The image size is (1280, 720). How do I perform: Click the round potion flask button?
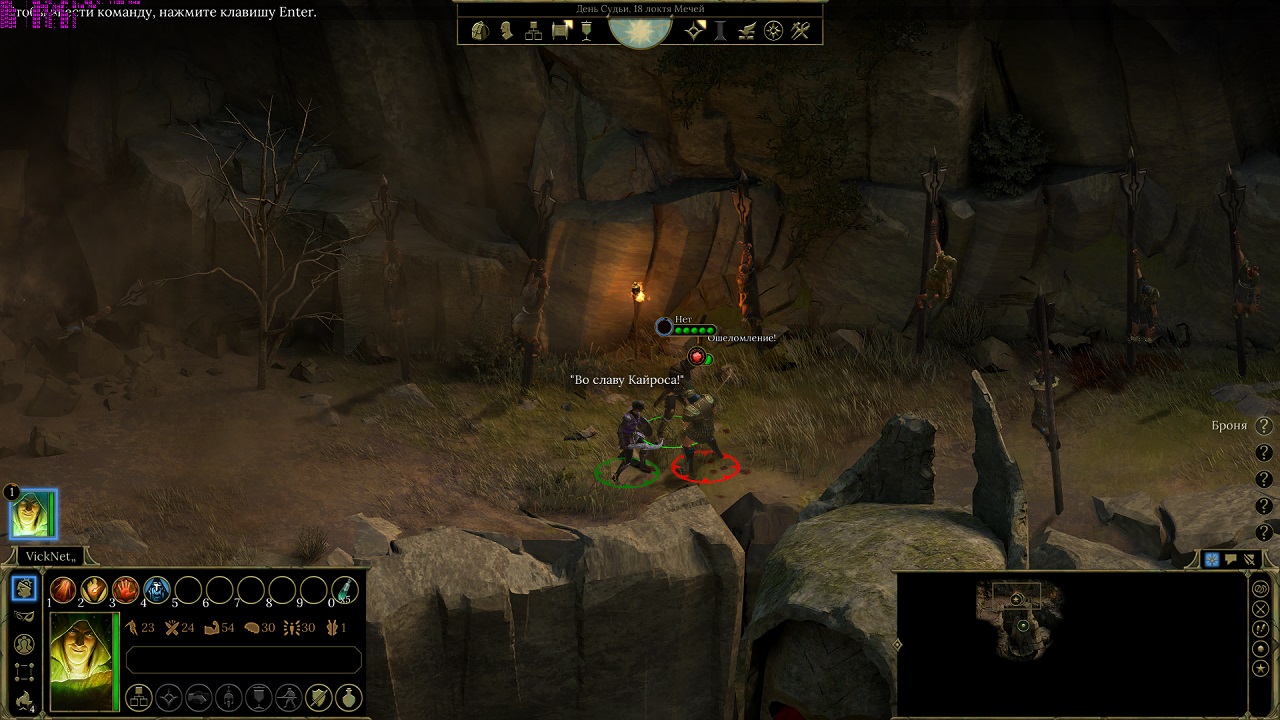click(348, 696)
